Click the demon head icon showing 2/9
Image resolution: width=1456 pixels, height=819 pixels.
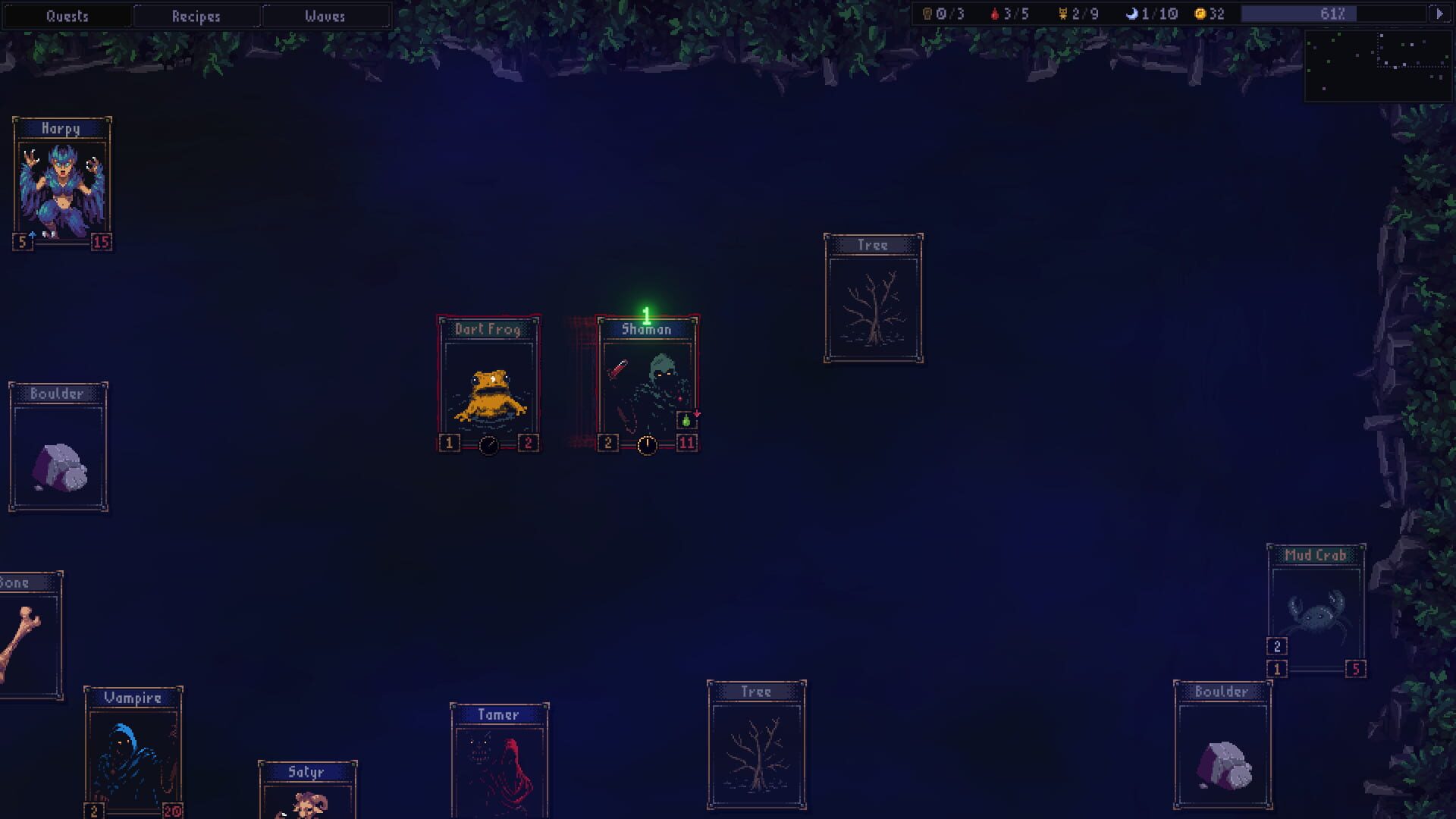tap(1062, 13)
